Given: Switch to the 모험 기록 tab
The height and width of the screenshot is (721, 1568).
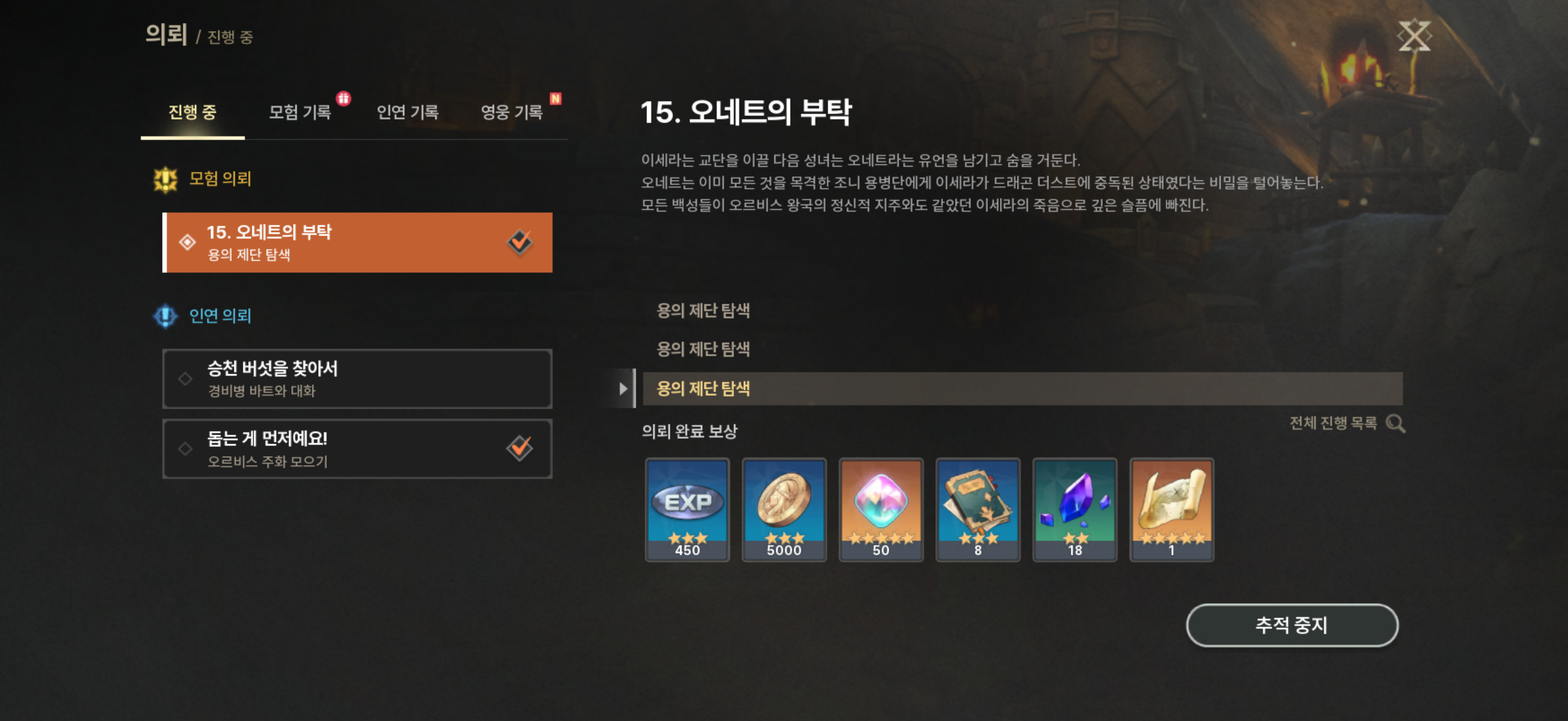Looking at the screenshot, I should (300, 113).
